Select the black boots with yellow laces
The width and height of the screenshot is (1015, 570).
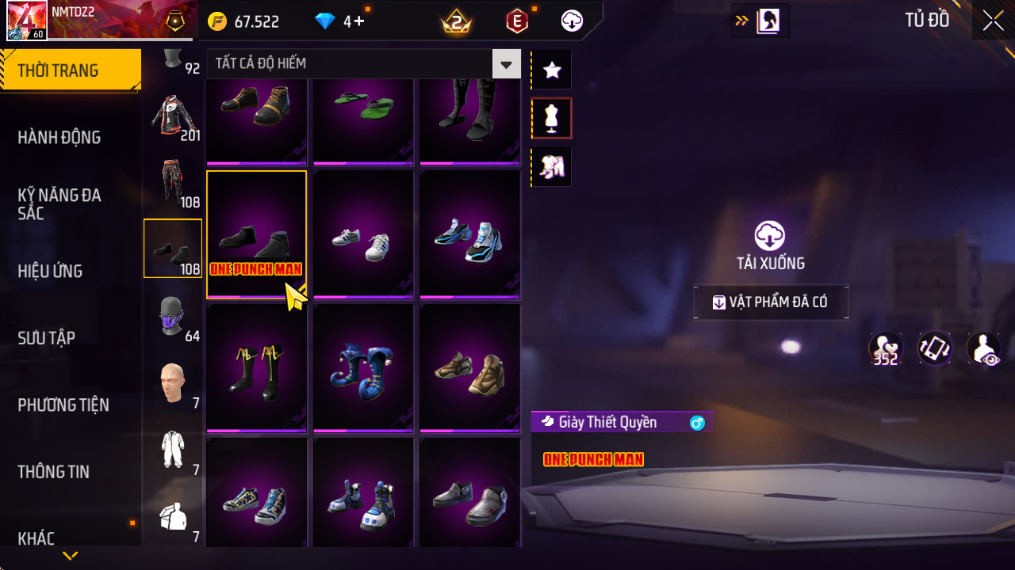click(256, 367)
